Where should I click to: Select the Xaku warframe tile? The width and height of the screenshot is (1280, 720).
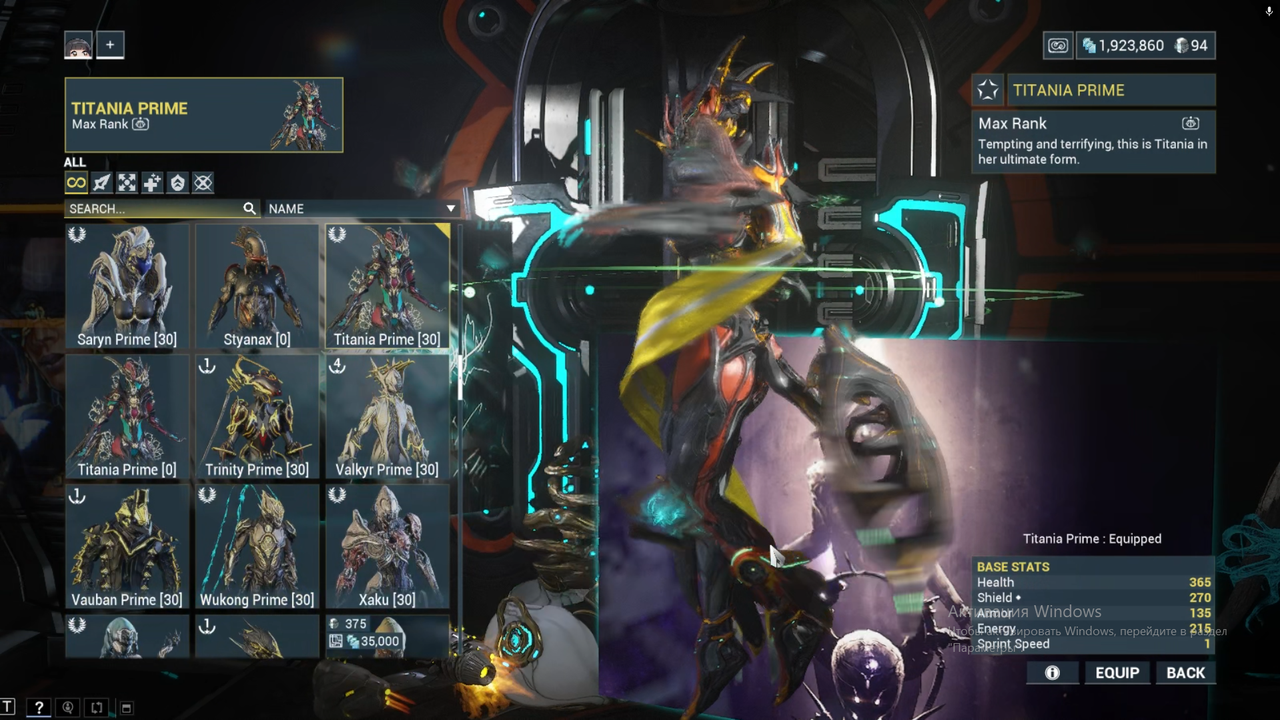pyautogui.click(x=387, y=546)
